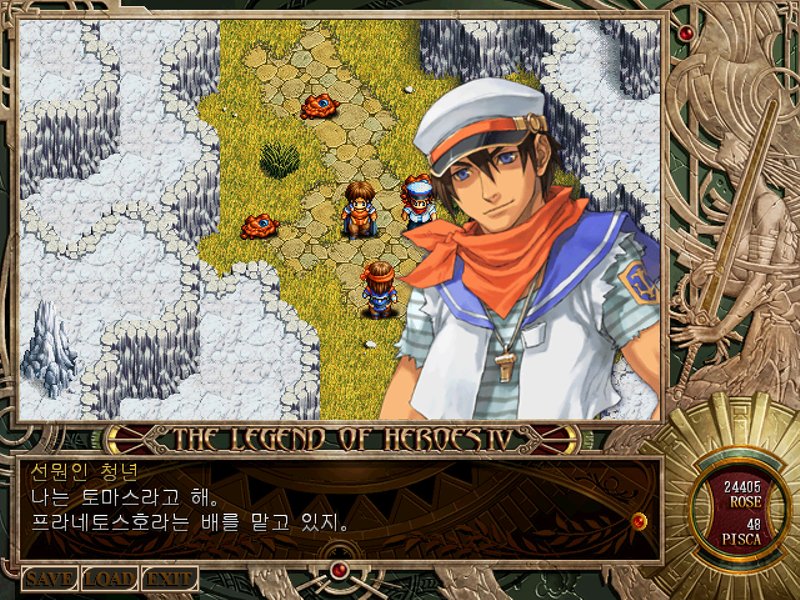The width and height of the screenshot is (800, 600).
Task: Advance dialogue via the red orb indicator
Action: click(x=639, y=520)
